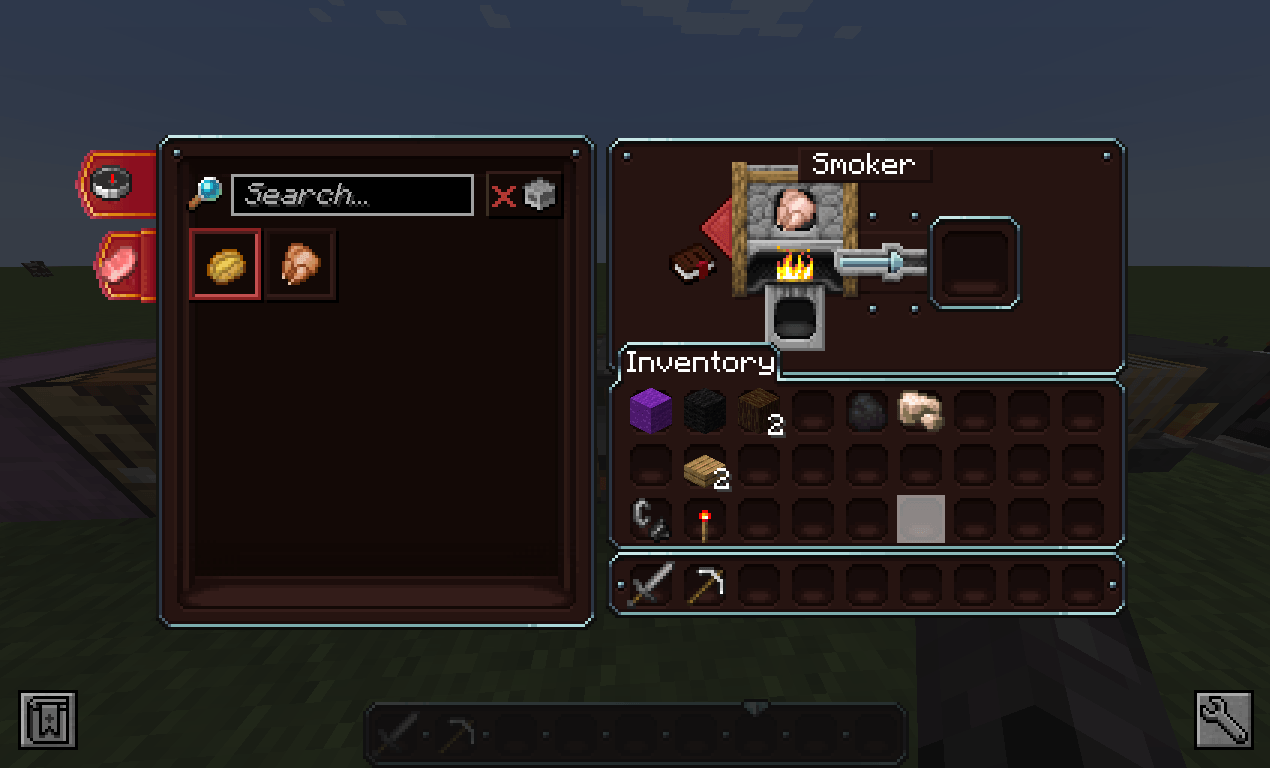Select the sword in the hotbar

[x=650, y=584]
